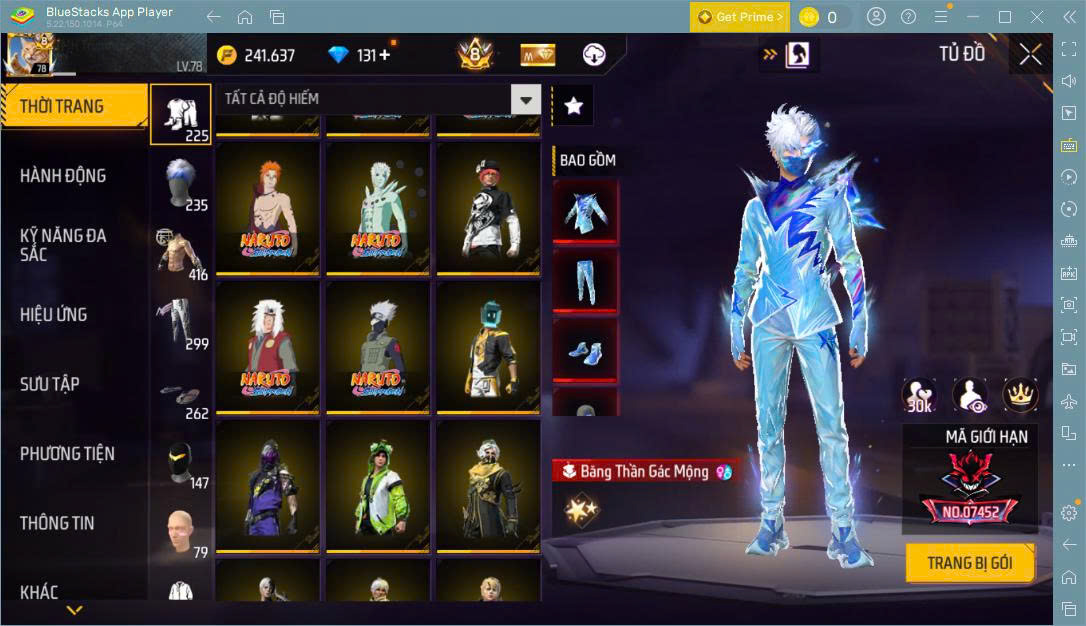Pick the shirtless orange-haired Naruto outfit
Image resolution: width=1086 pixels, height=626 pixels.
click(x=267, y=208)
